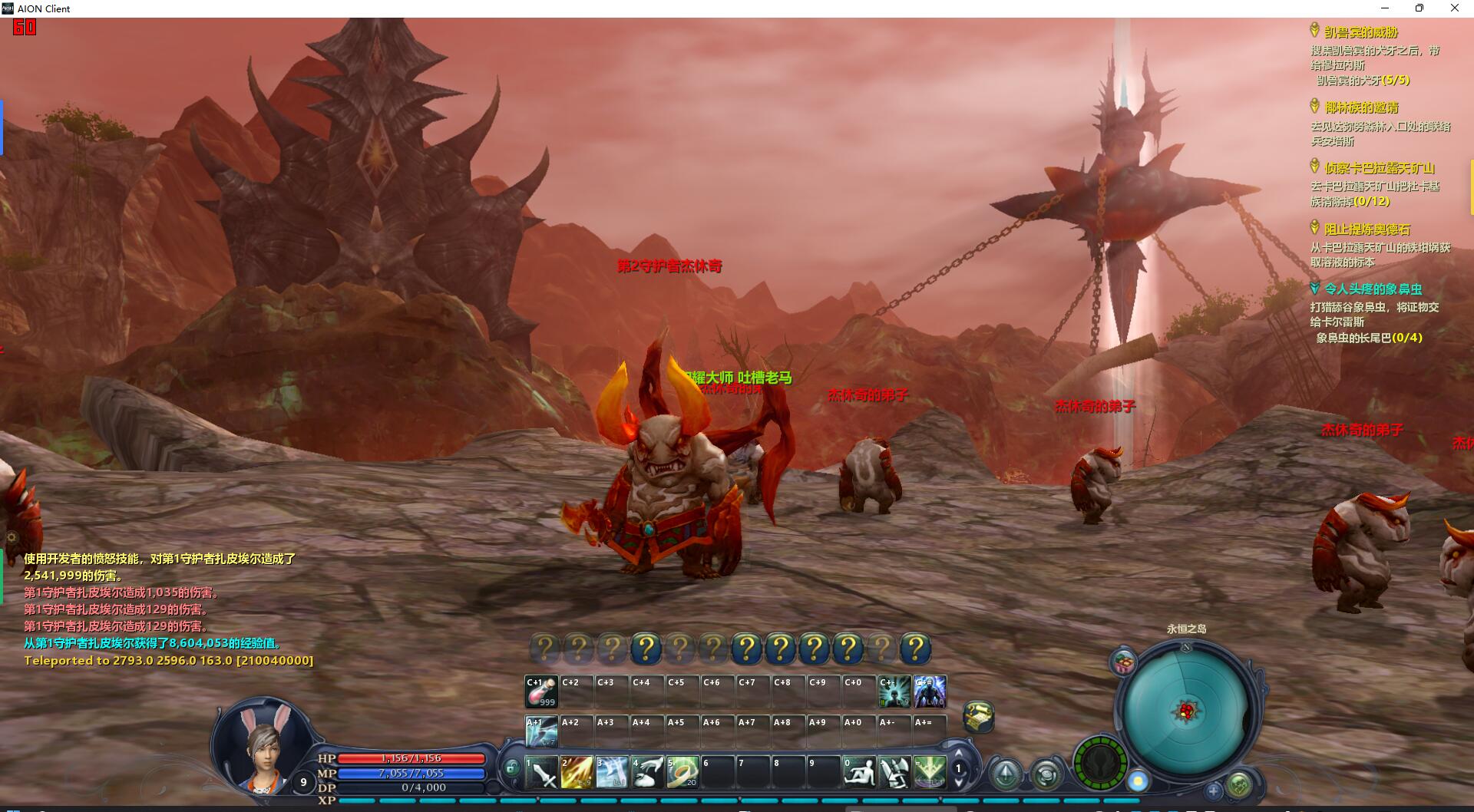Switch quickbar page with the up arrow
This screenshot has width=1474, height=812.
point(958,754)
